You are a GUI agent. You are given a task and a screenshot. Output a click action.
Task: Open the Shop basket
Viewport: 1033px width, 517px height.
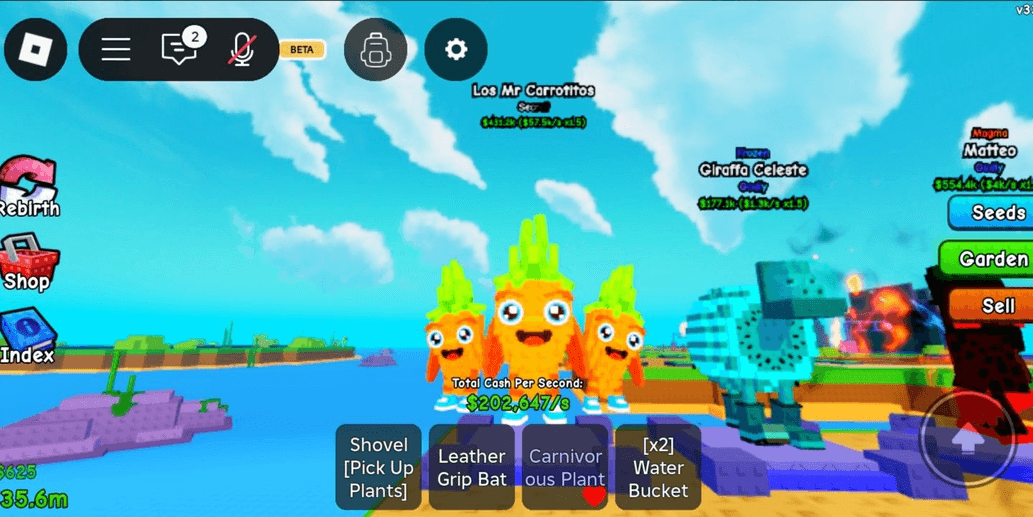pyautogui.click(x=28, y=264)
